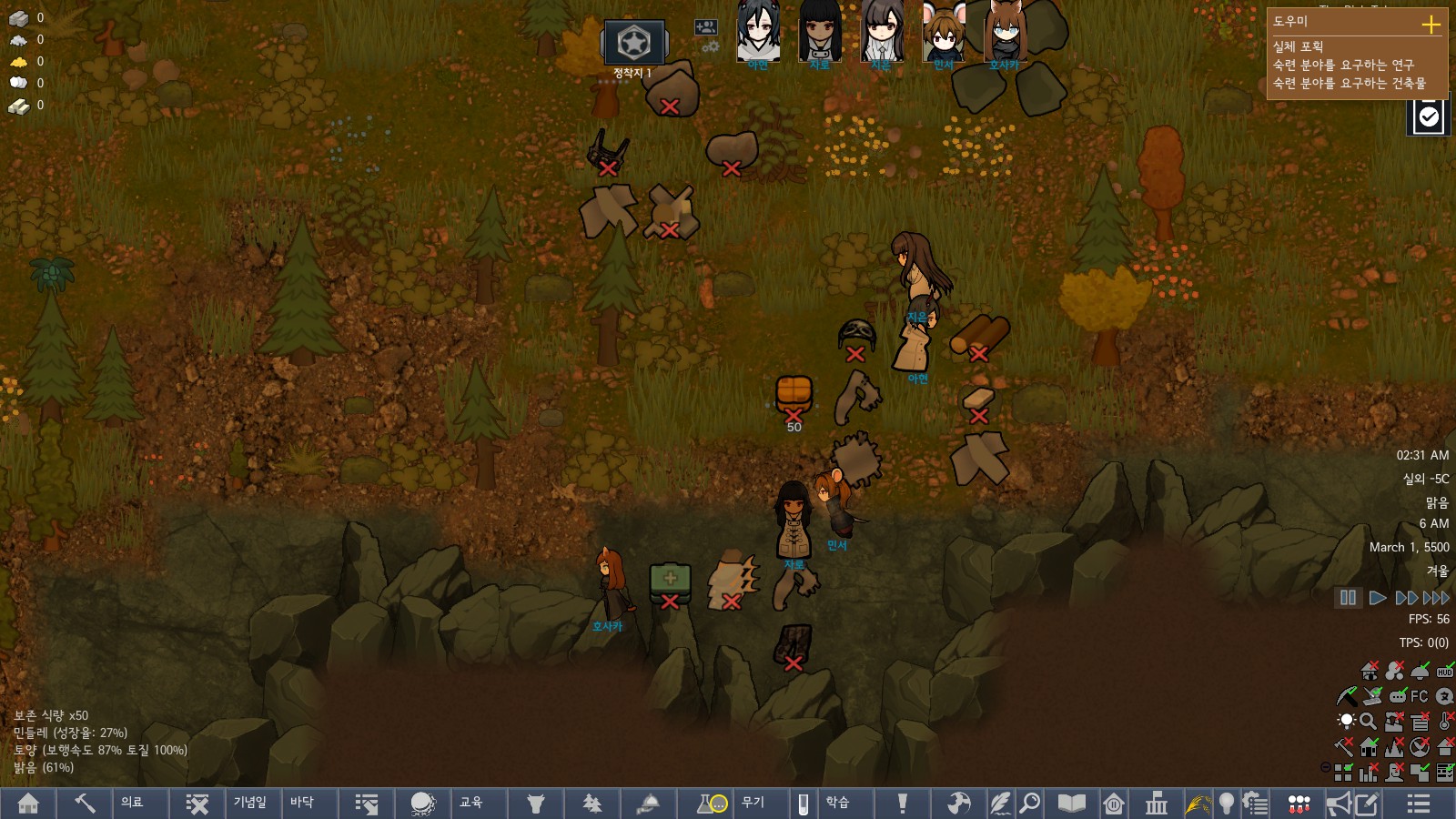Open the hammer architect menu button

tap(85, 804)
